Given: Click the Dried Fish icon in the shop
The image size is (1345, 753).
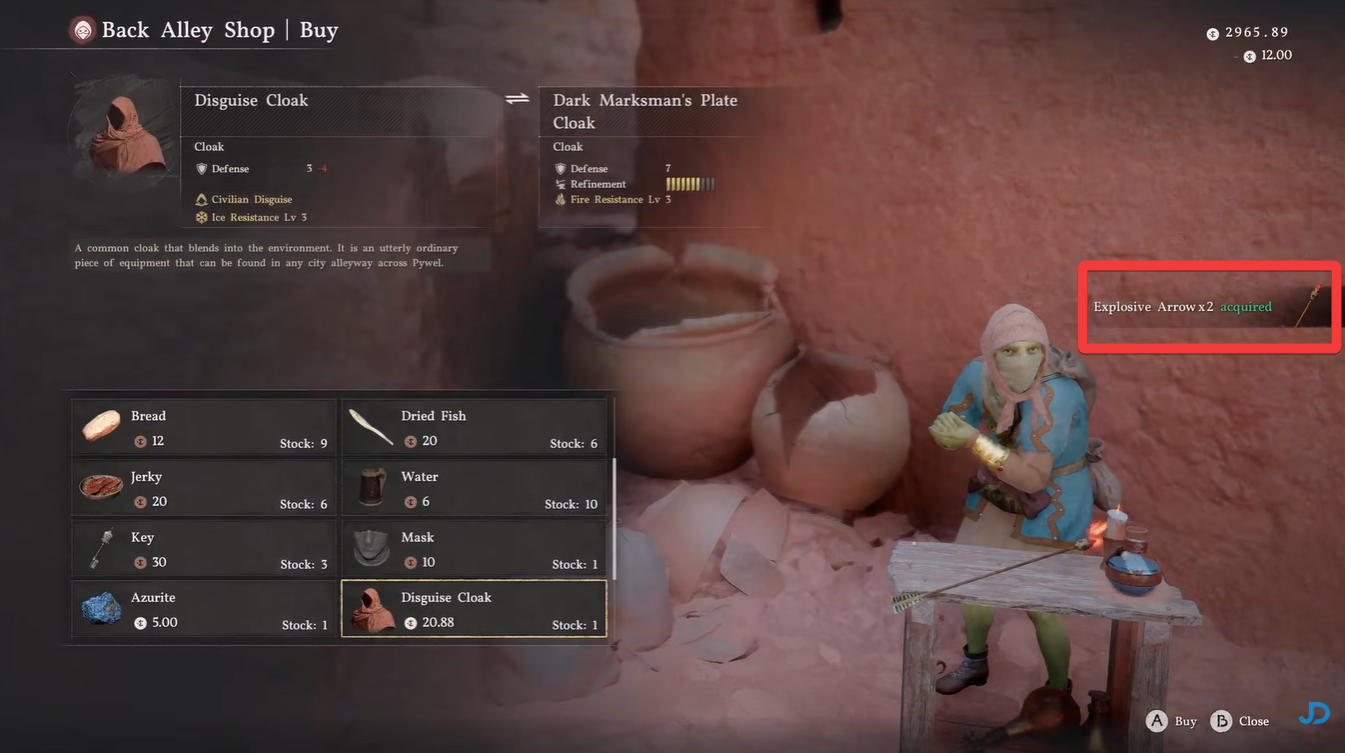Looking at the screenshot, I should 370,426.
